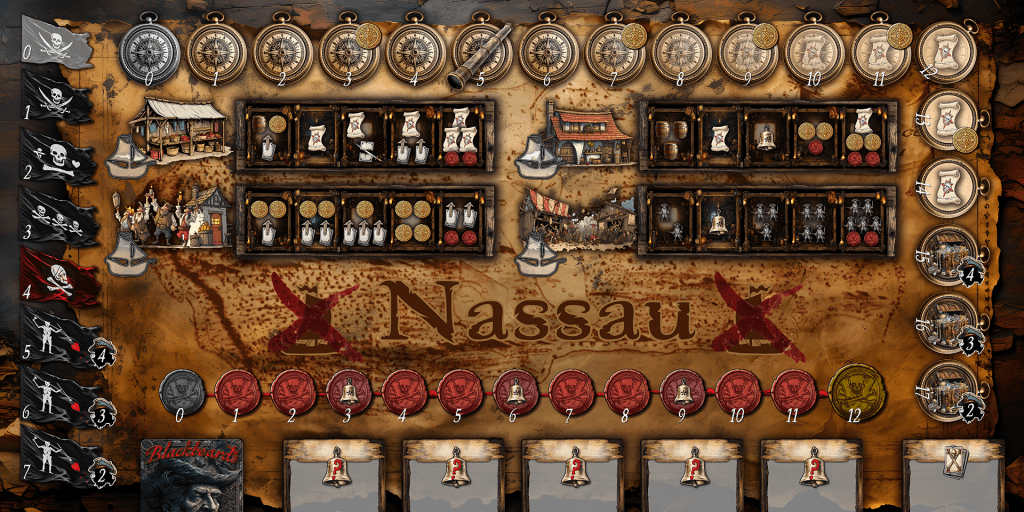Choose the red-roofed tavern building location
The width and height of the screenshot is (1024, 512).
click(588, 134)
